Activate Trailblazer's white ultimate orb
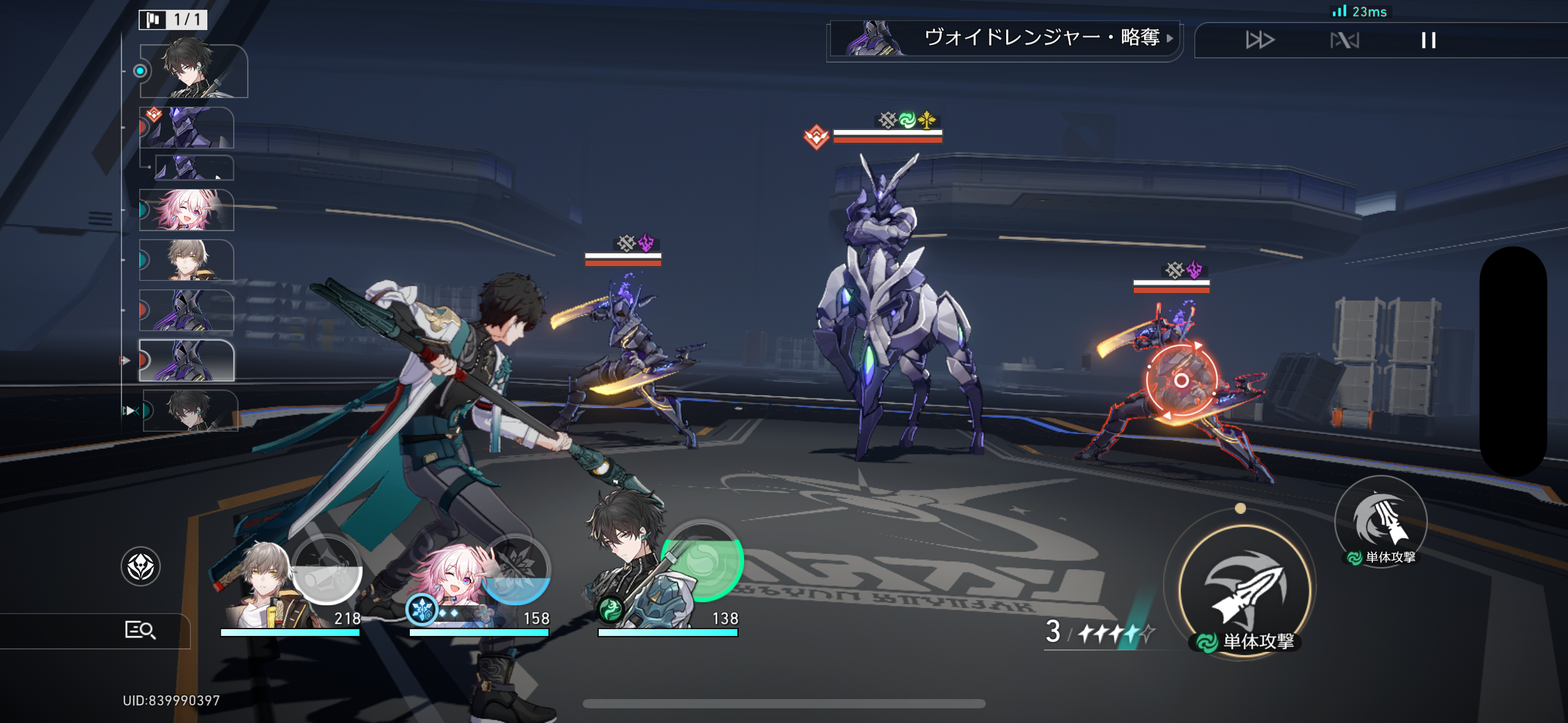 click(x=327, y=568)
